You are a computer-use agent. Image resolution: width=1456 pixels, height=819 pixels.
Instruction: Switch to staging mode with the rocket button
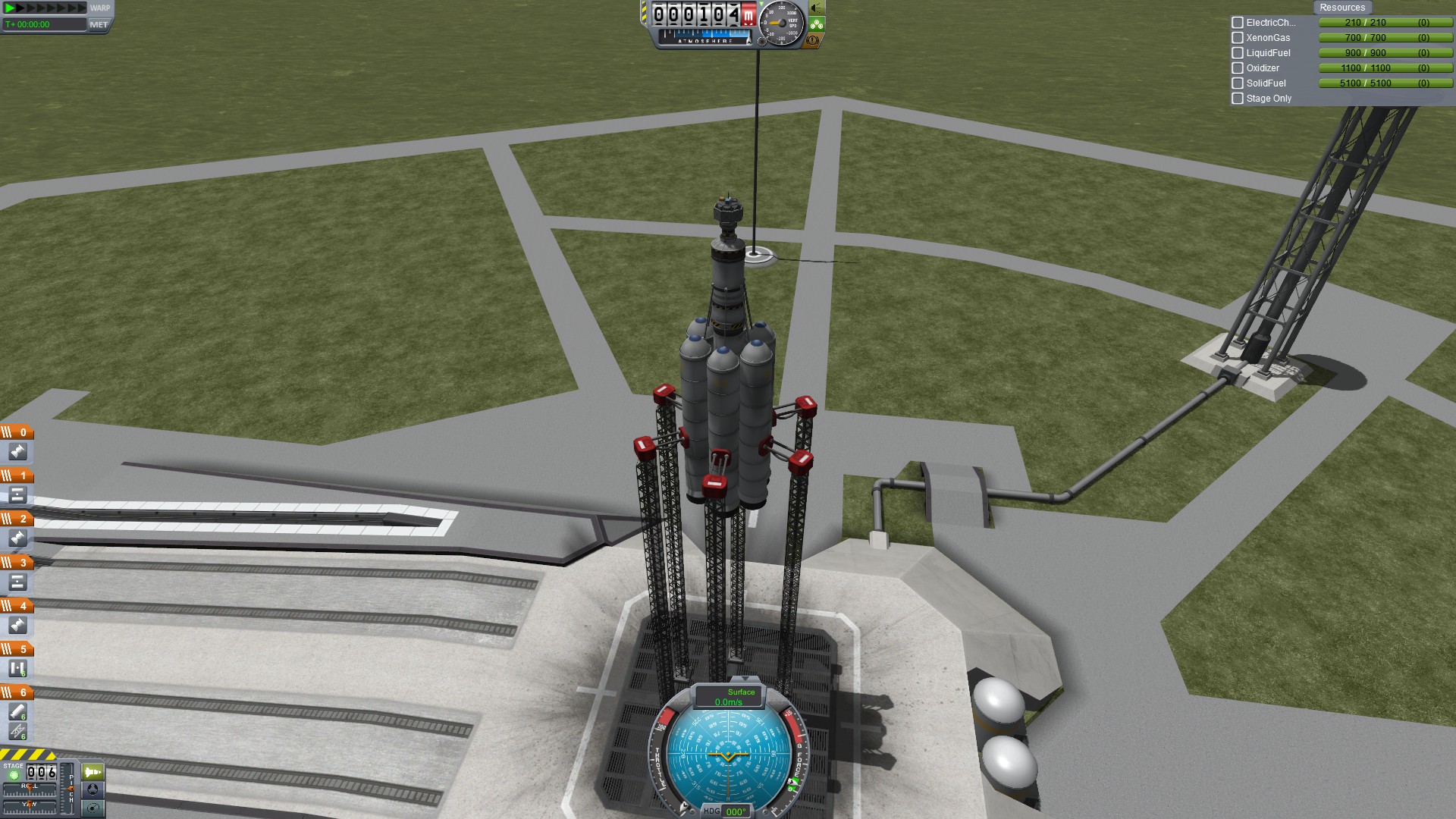(x=93, y=772)
